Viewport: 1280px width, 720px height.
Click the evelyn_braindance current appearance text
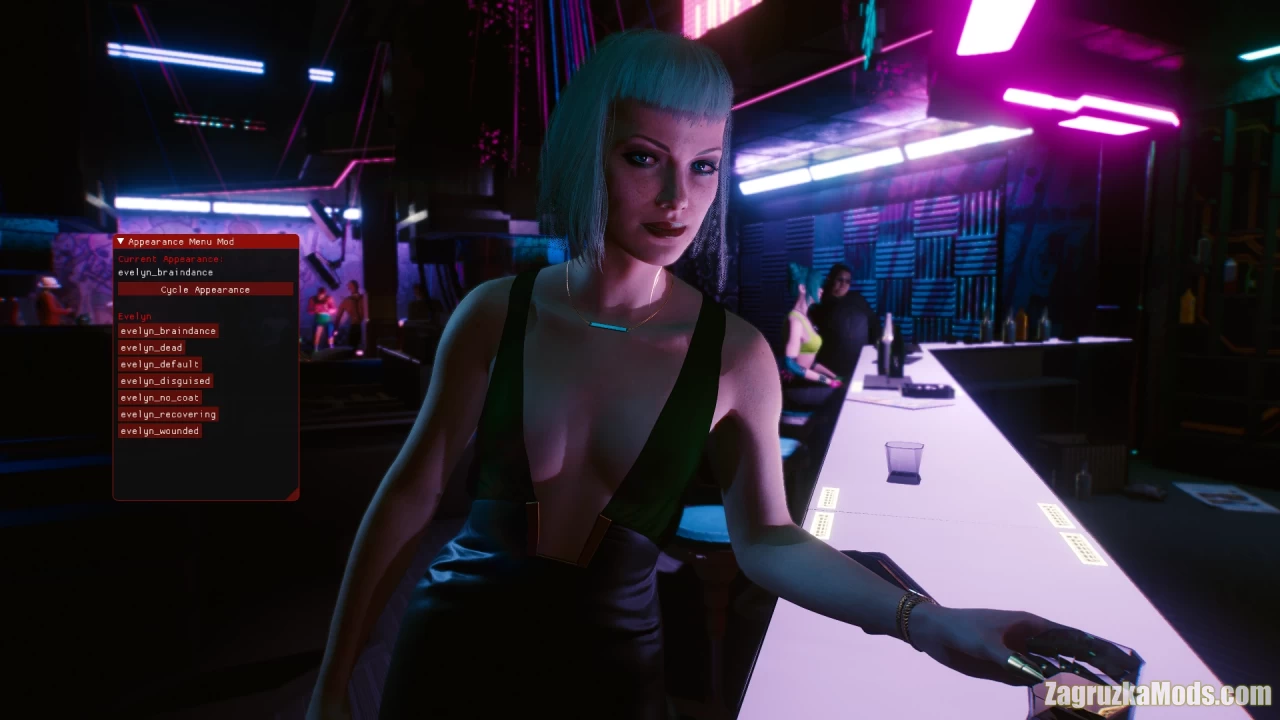pos(164,272)
